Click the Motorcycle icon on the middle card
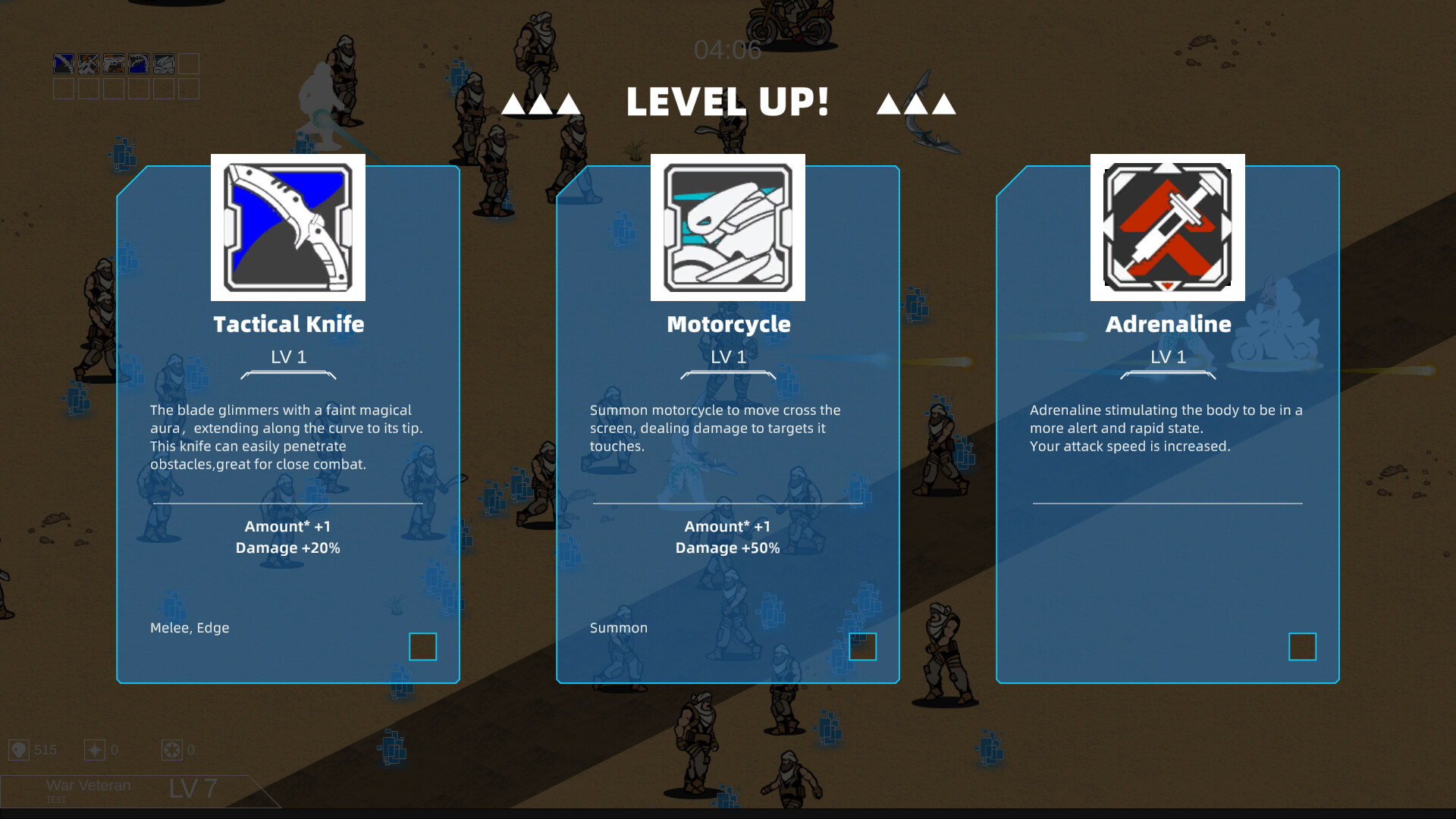The width and height of the screenshot is (1456, 819). coord(727,227)
